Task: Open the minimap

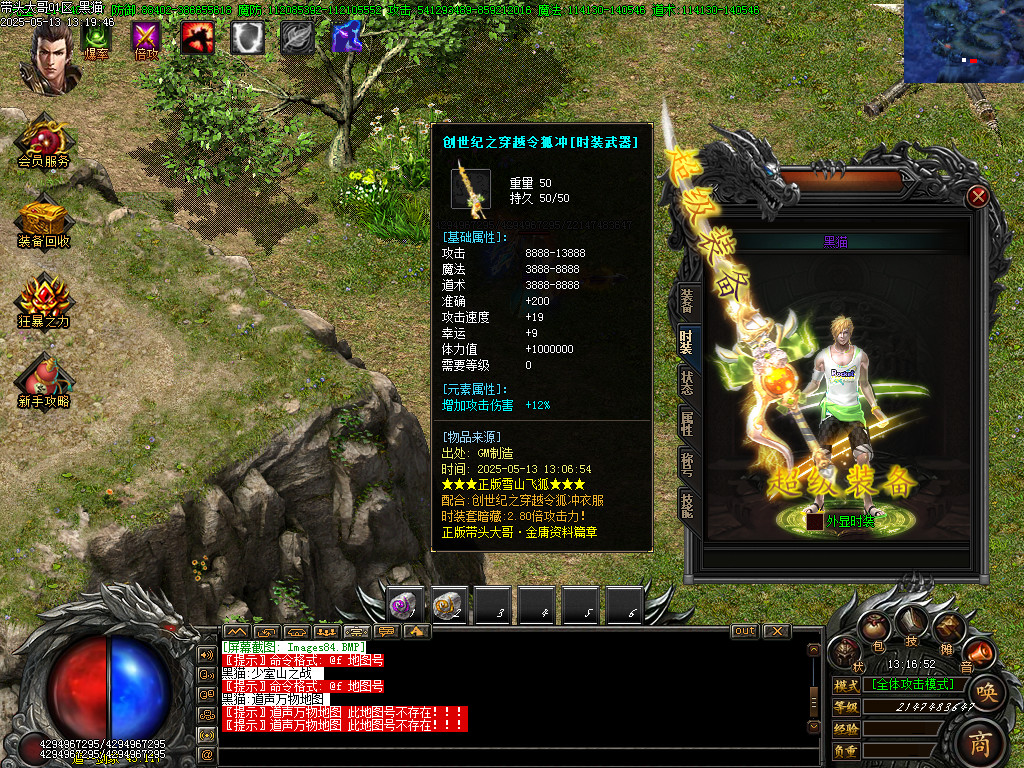Action: coord(963,41)
